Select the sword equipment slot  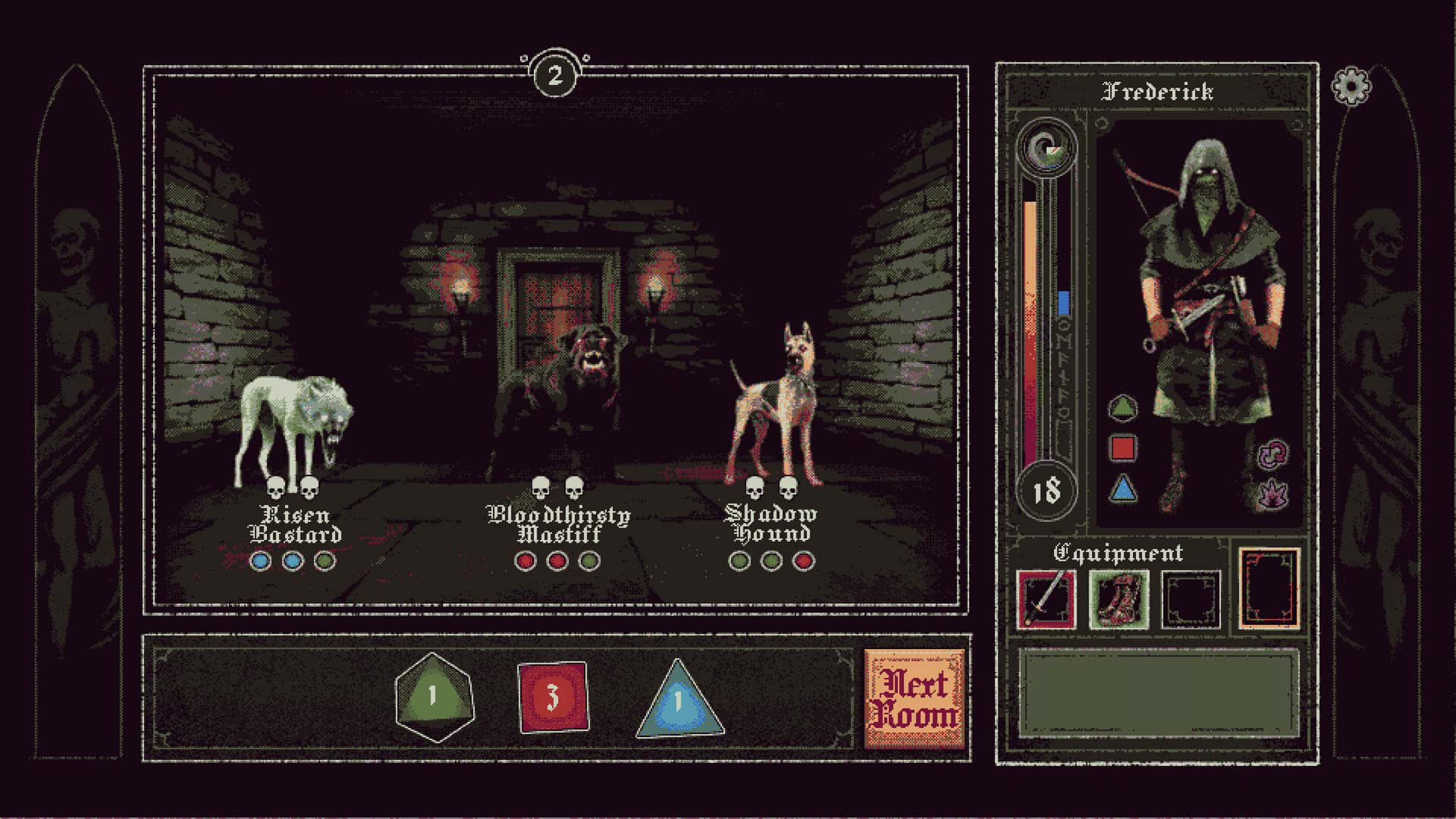pyautogui.click(x=1046, y=600)
